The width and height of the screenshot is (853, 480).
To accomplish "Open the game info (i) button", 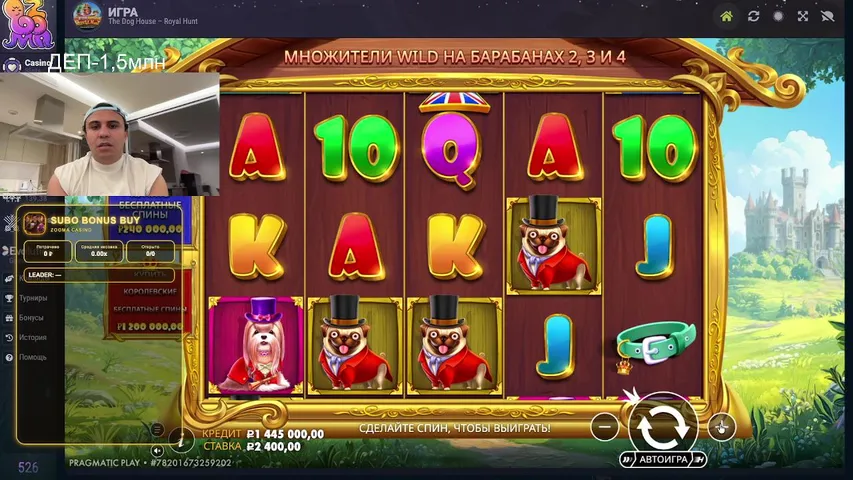I will [181, 438].
